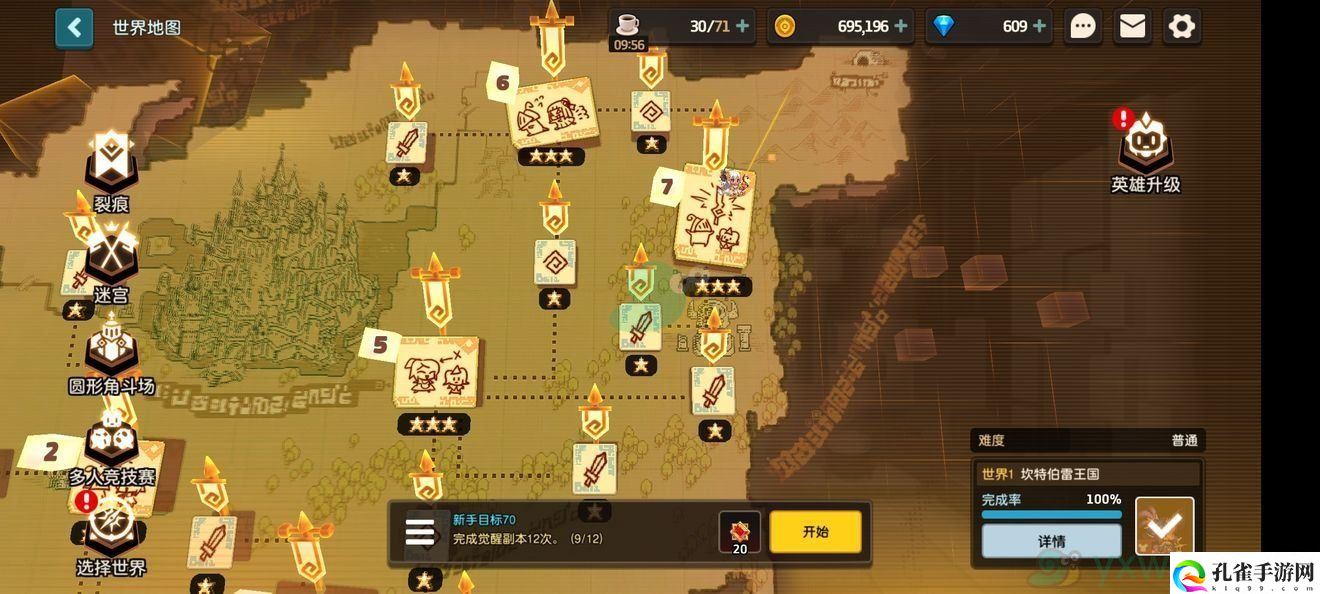
Task: Open the gear settings menu
Action: click(1181, 26)
